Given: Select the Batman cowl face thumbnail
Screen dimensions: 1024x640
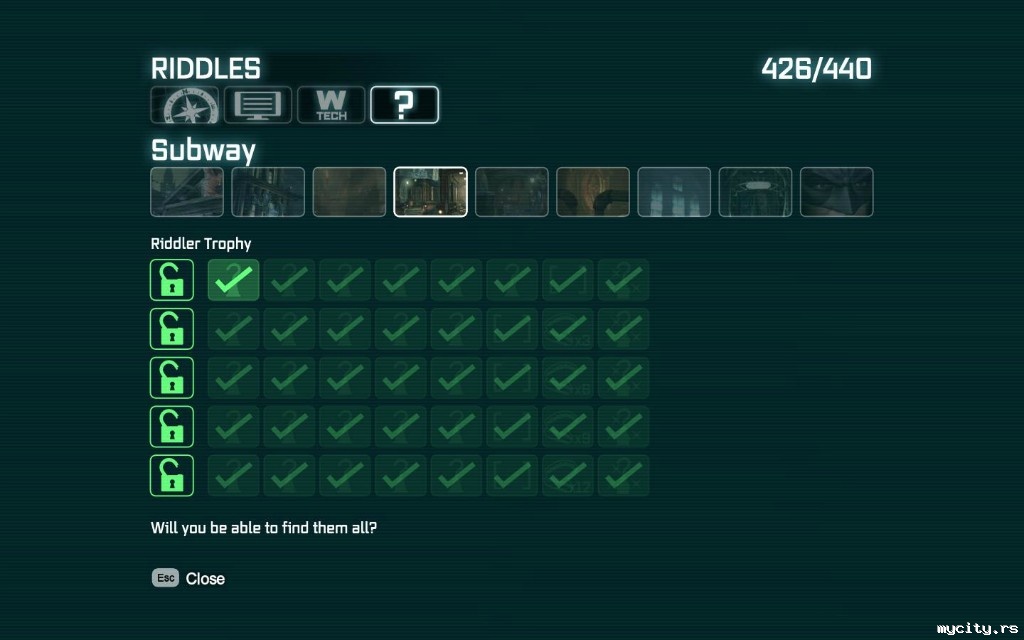Looking at the screenshot, I should 836,192.
